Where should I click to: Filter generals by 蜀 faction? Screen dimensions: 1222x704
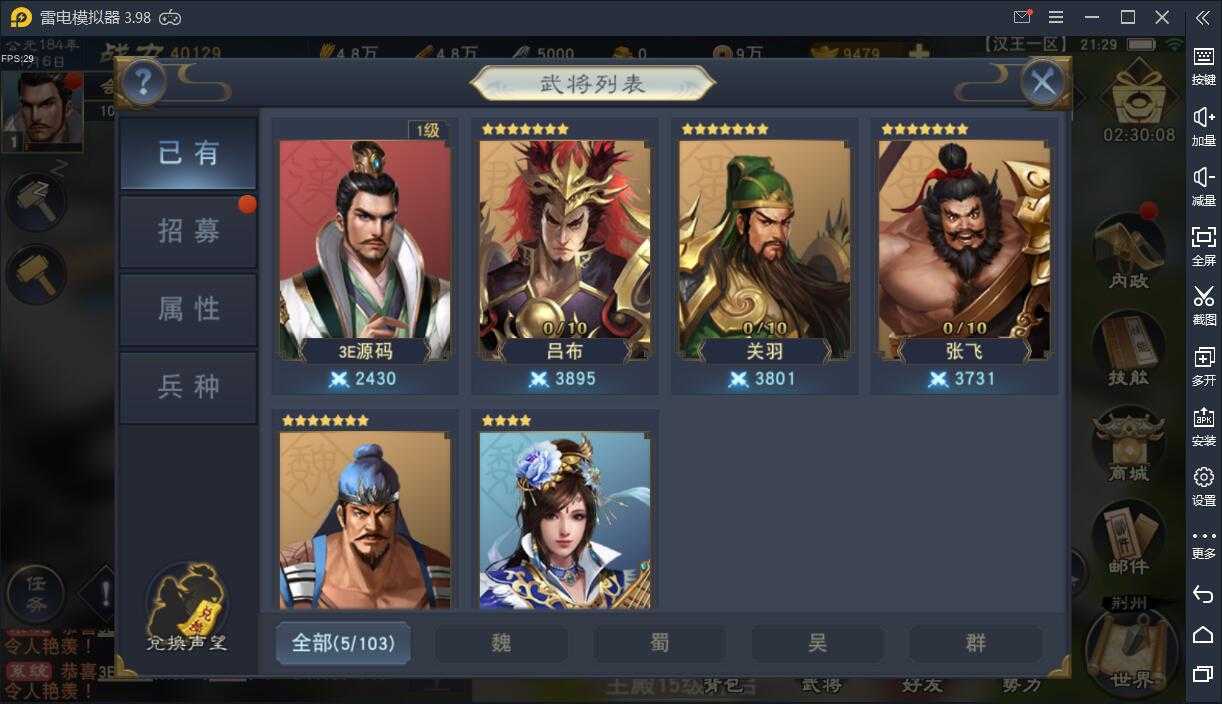click(x=660, y=643)
